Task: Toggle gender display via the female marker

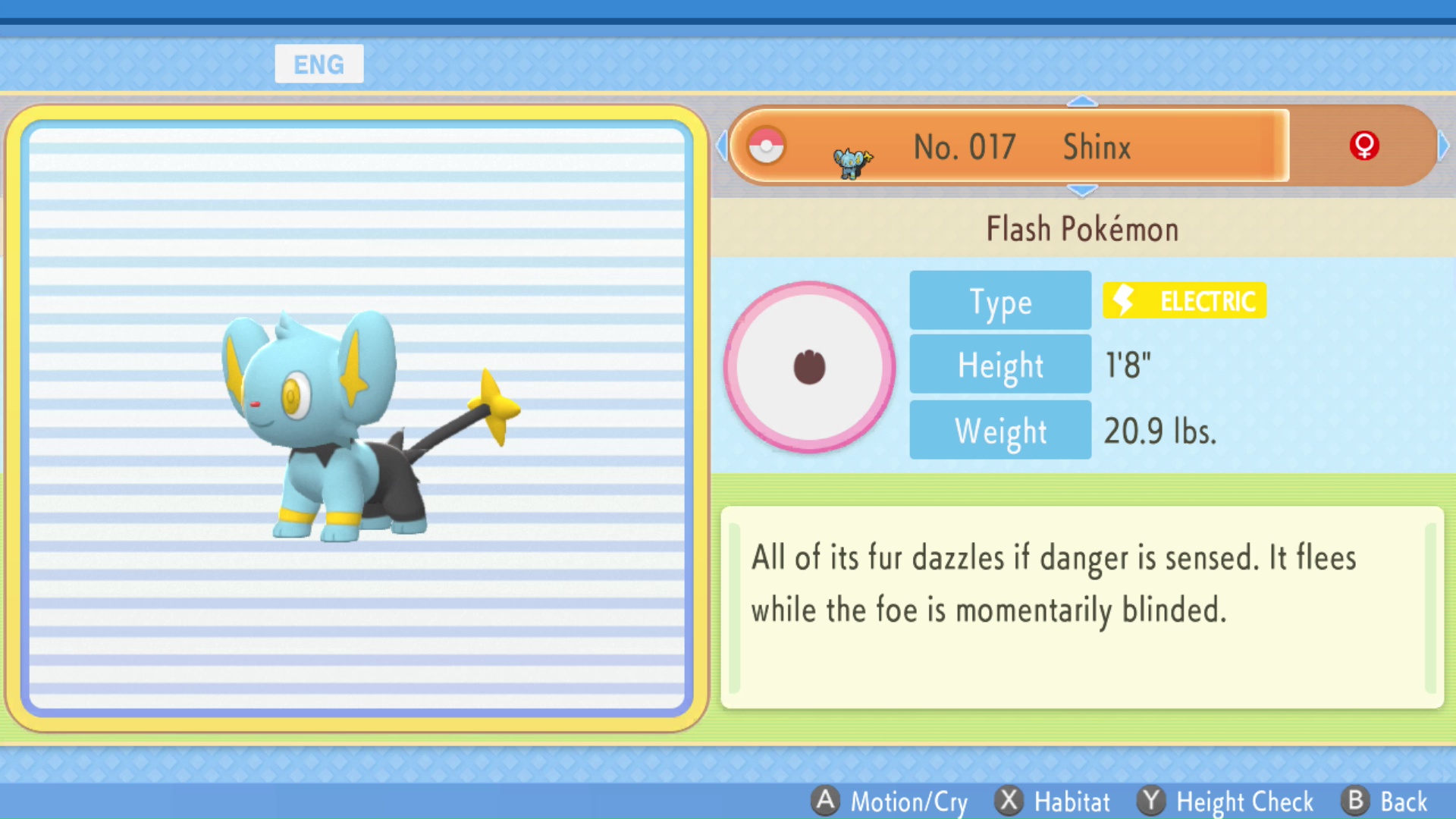Action: coord(1363,146)
